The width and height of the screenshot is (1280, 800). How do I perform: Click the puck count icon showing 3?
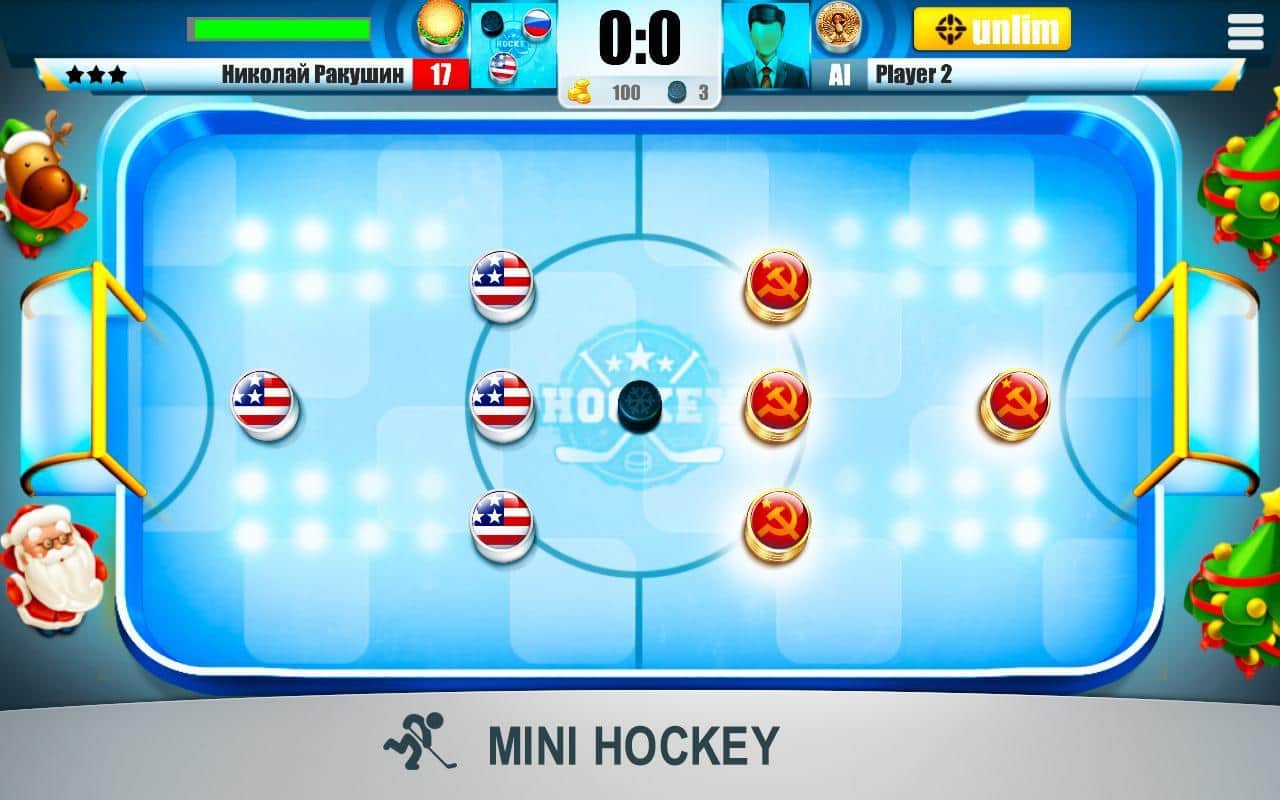point(676,91)
